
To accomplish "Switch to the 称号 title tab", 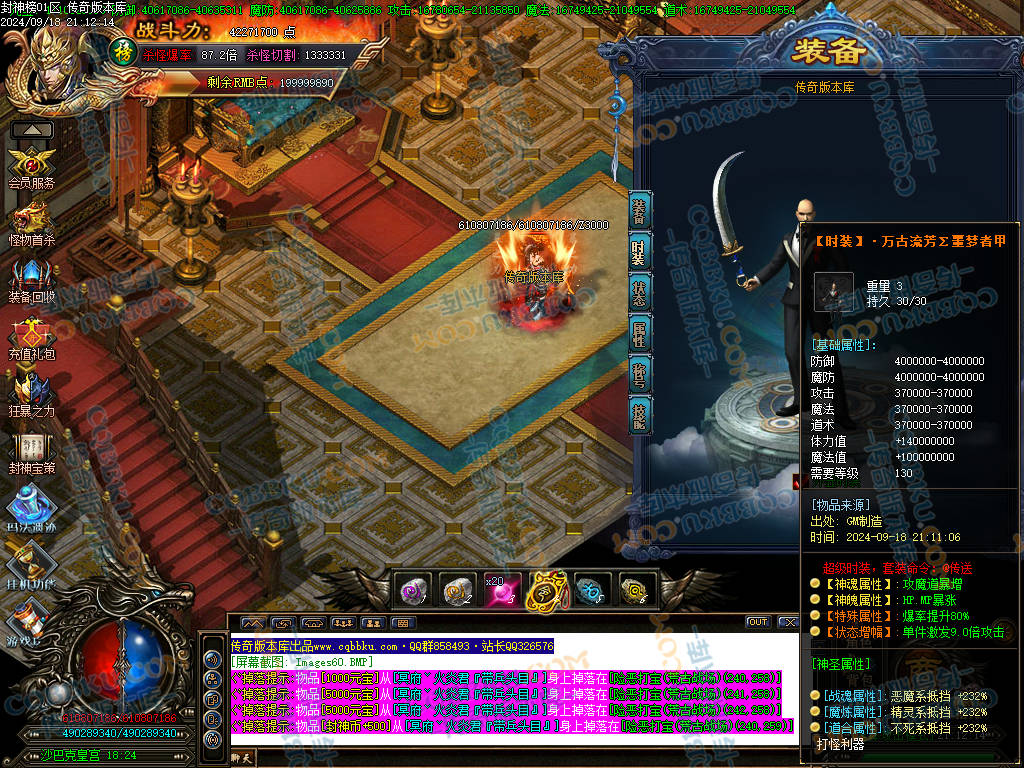I will tap(640, 375).
